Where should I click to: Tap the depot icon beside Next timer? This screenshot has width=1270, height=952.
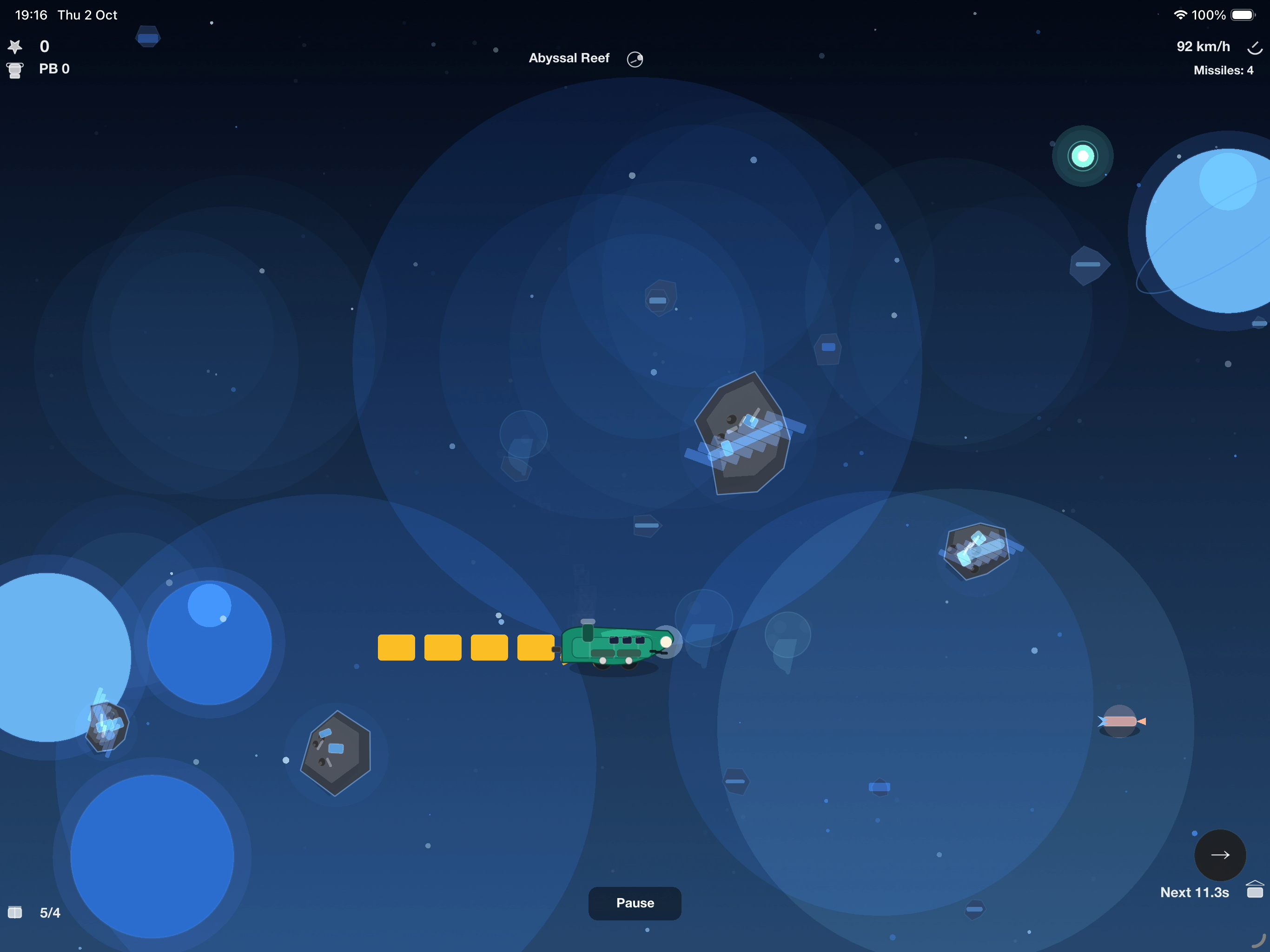(1255, 890)
